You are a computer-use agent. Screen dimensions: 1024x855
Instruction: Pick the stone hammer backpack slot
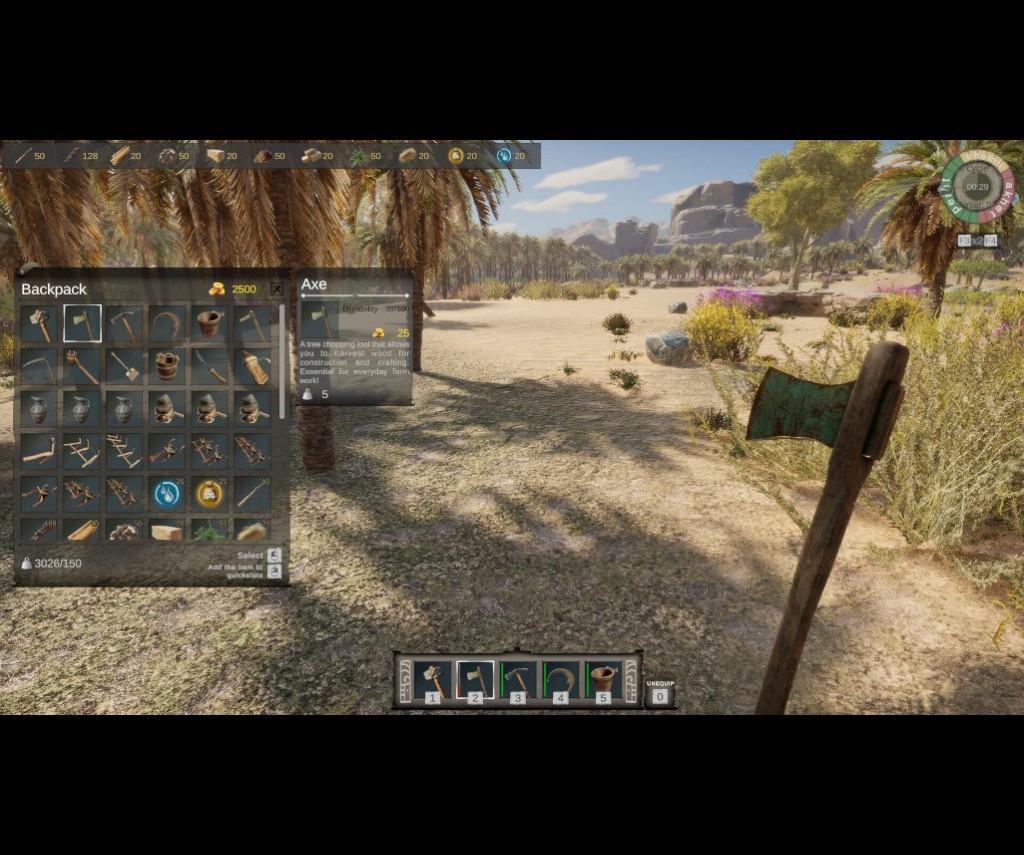coord(39,324)
